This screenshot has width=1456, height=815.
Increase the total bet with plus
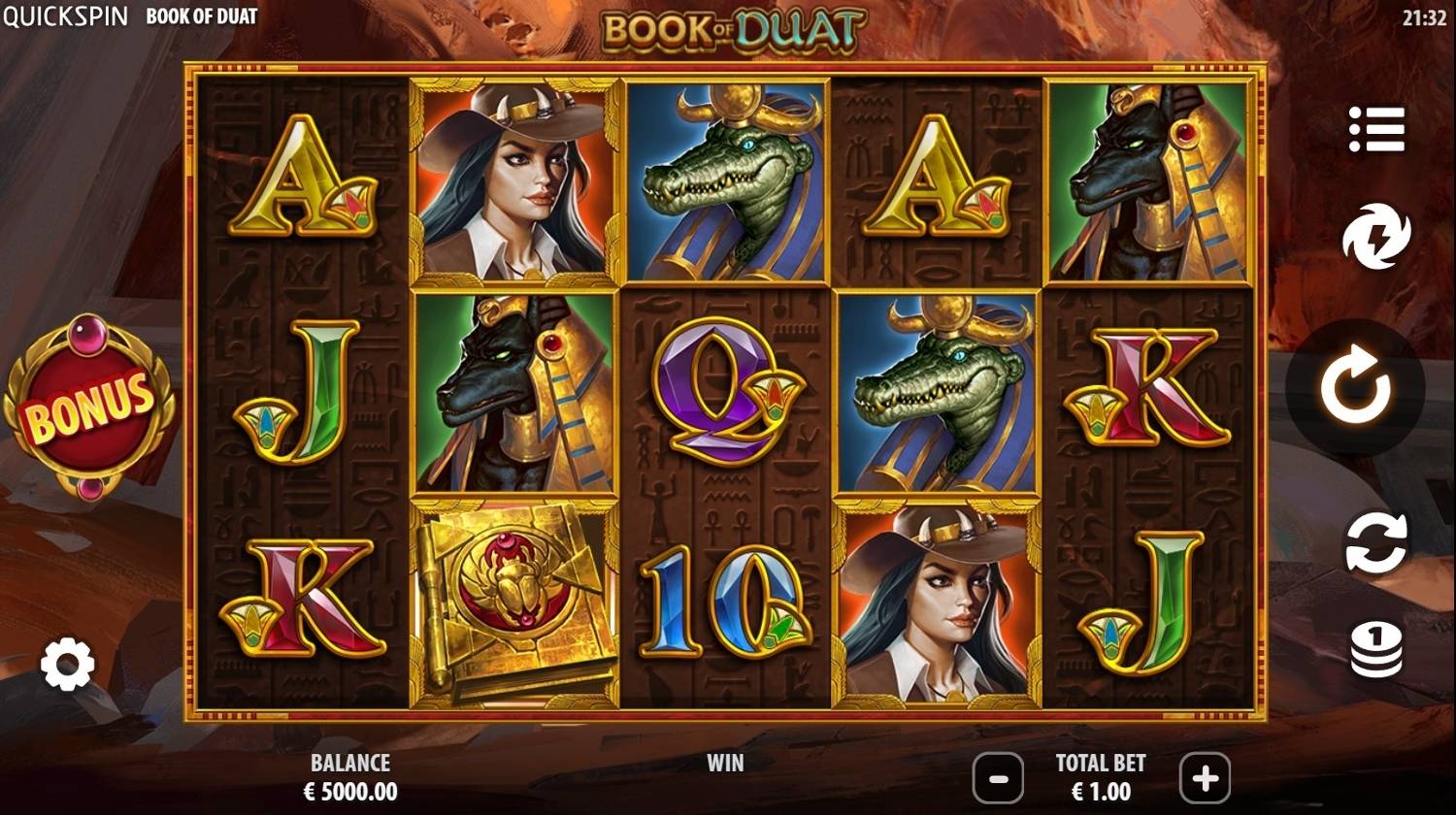click(x=1204, y=777)
